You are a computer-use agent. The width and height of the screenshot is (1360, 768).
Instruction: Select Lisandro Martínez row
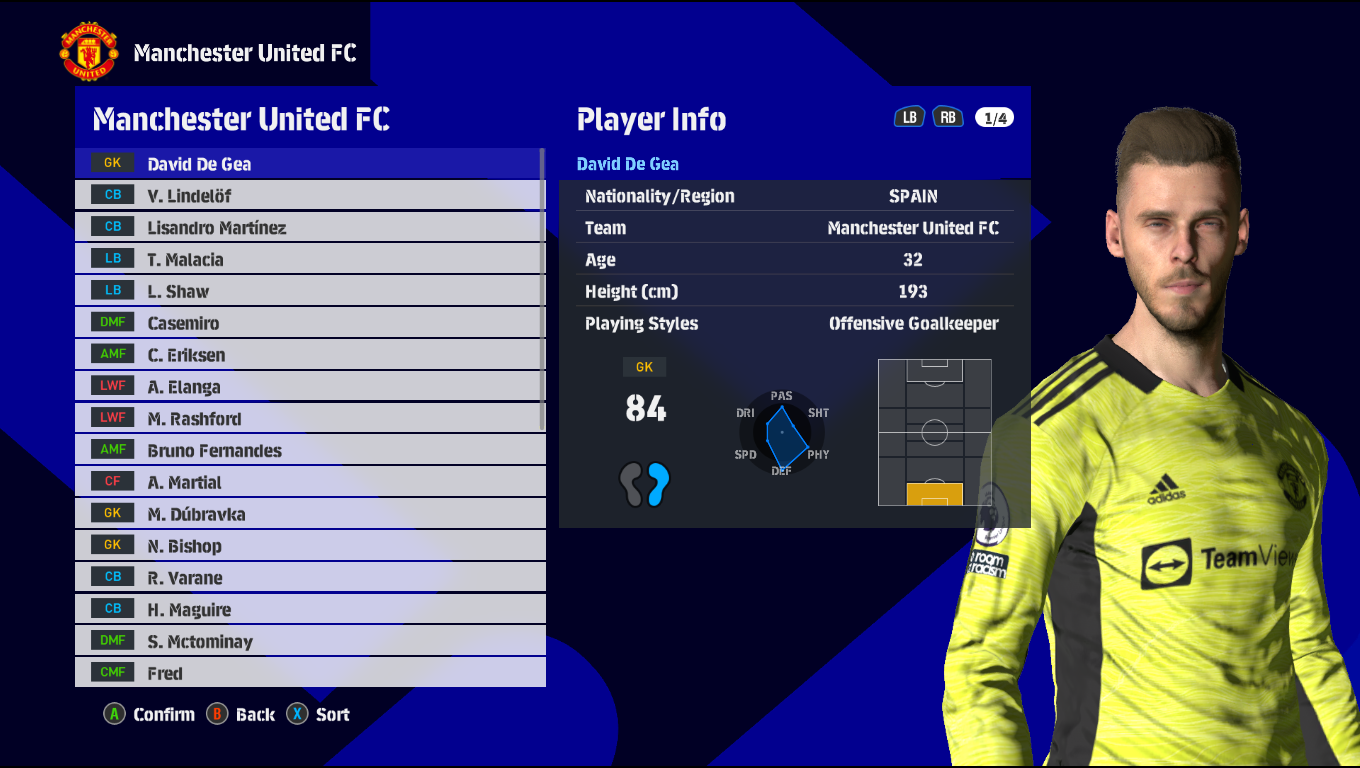pos(310,227)
